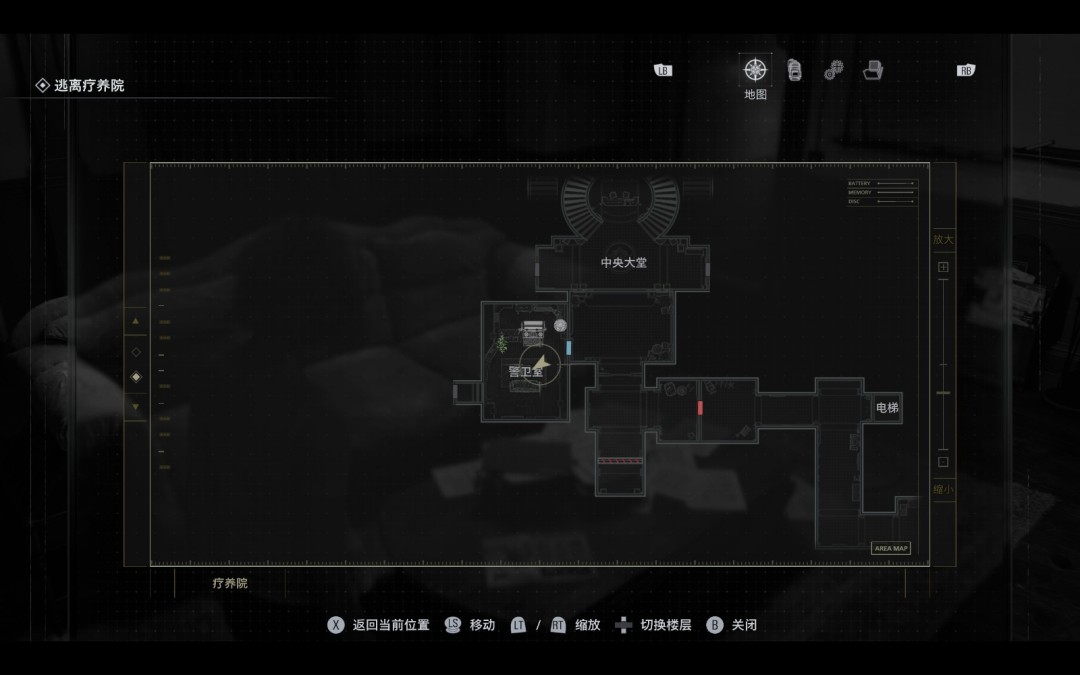Go up one floor with the up arrow

[136, 321]
